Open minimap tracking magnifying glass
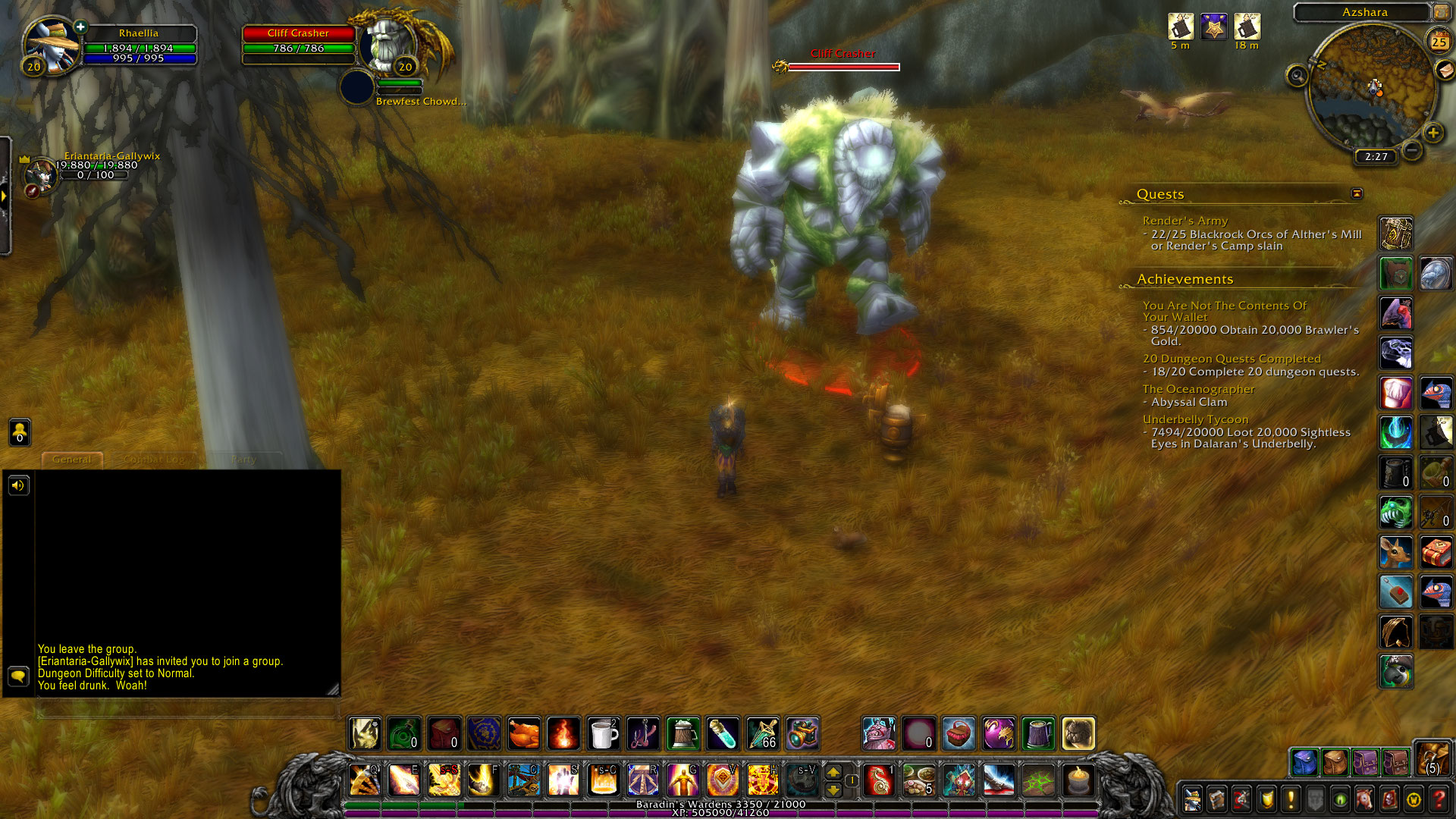Screen dimensions: 1456x819 coord(1298,76)
